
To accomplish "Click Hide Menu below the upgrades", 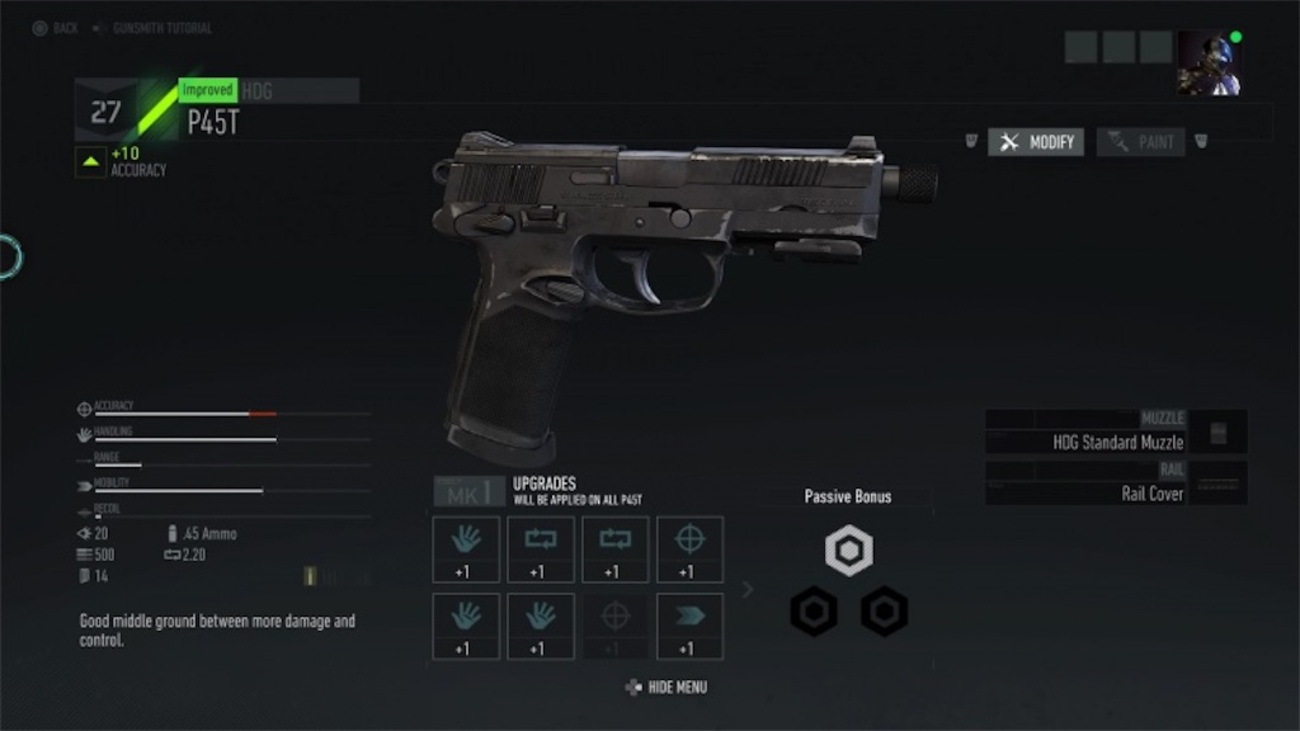I will click(x=666, y=687).
